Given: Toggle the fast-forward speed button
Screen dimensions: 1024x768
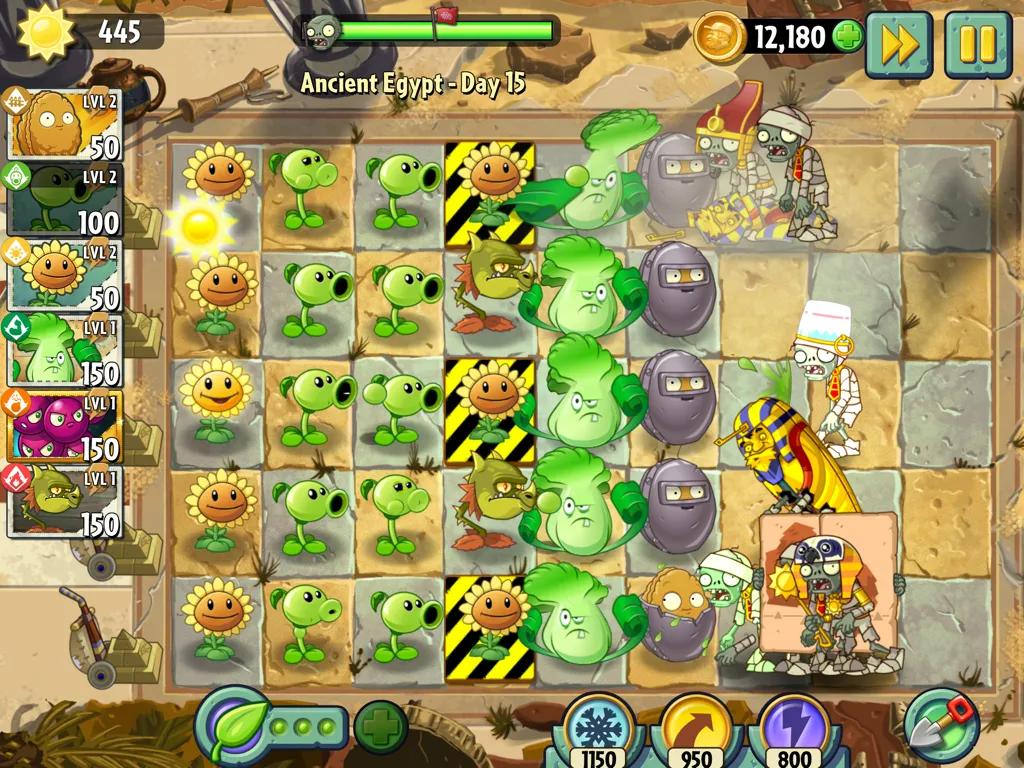Looking at the screenshot, I should 898,44.
